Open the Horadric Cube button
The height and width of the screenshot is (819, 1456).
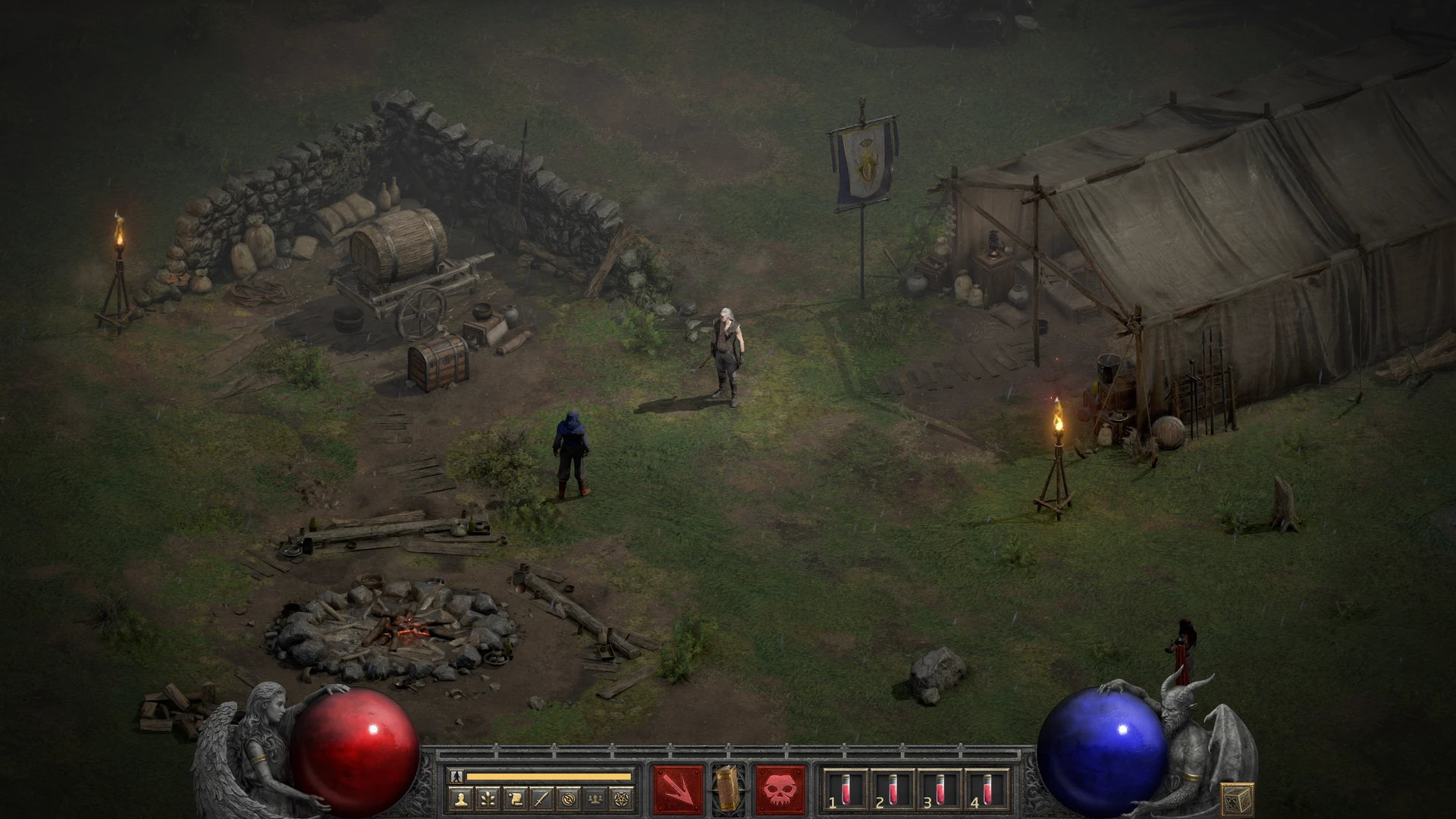[x=1237, y=799]
